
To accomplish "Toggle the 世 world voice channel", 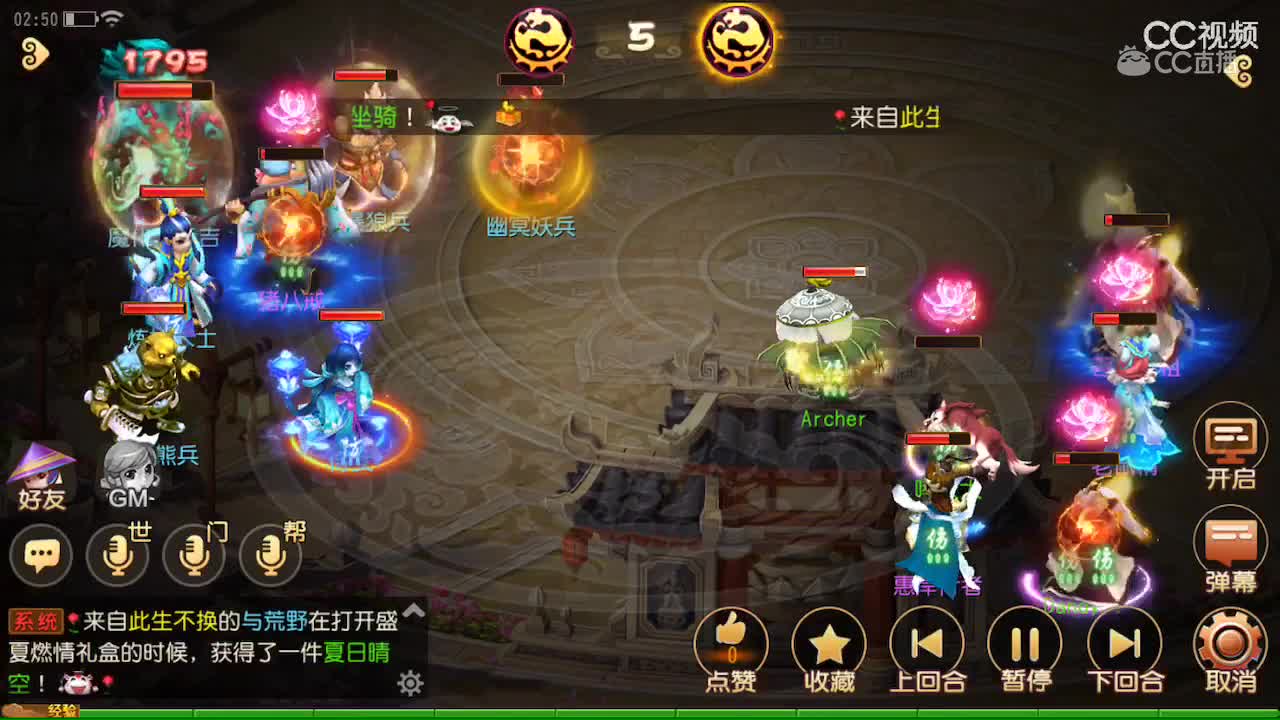I will [118, 553].
